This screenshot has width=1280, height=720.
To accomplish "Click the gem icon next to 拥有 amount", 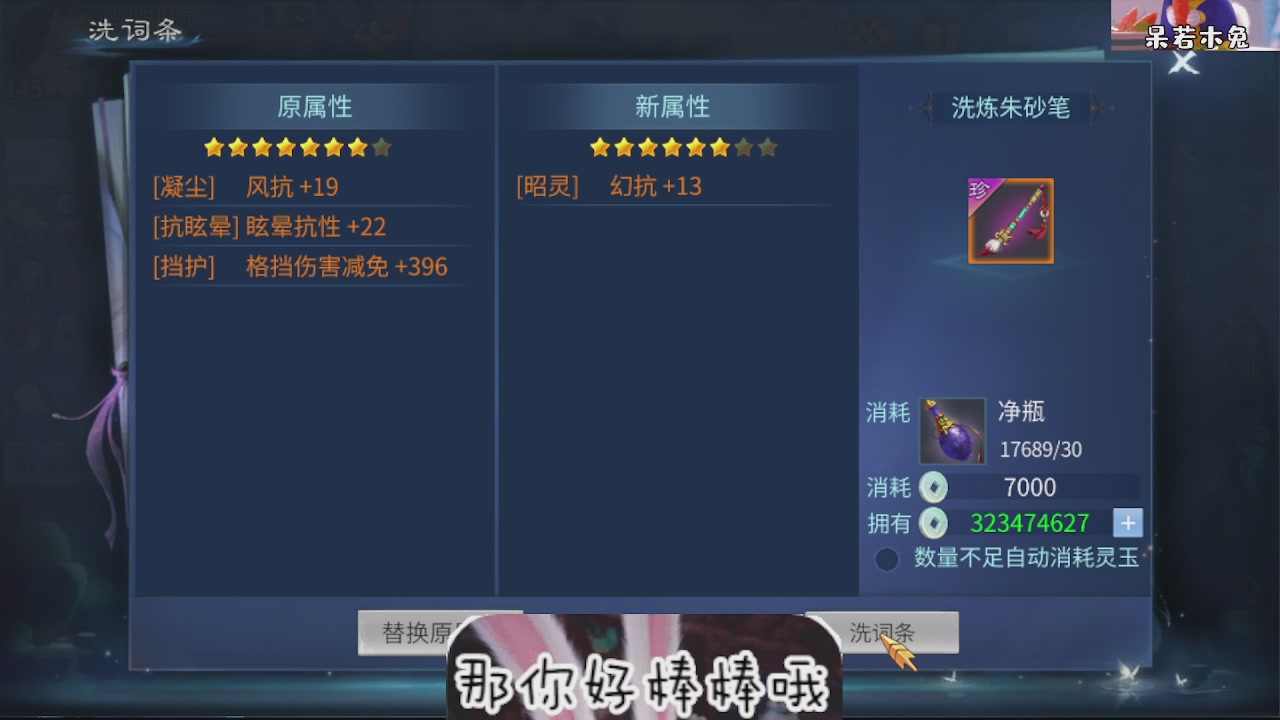I will point(933,522).
